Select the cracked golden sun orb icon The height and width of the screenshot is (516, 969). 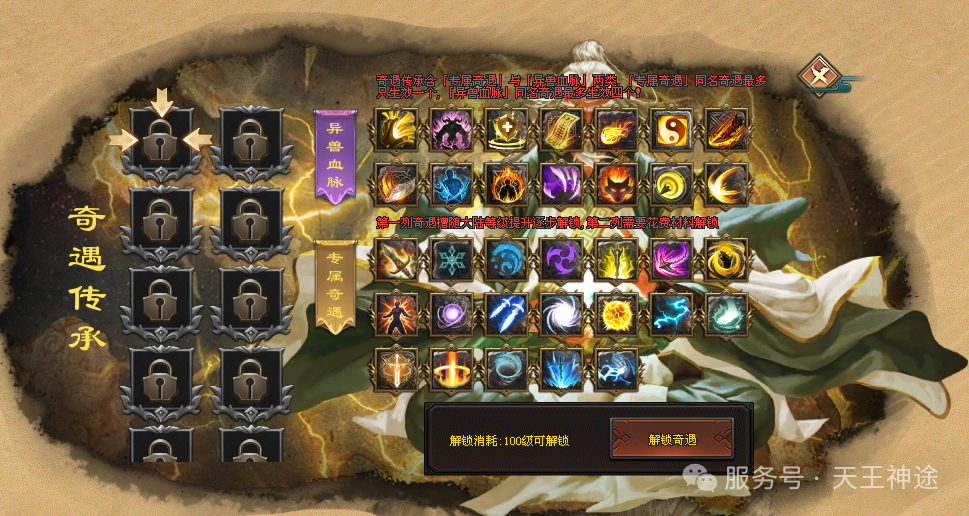coord(616,314)
